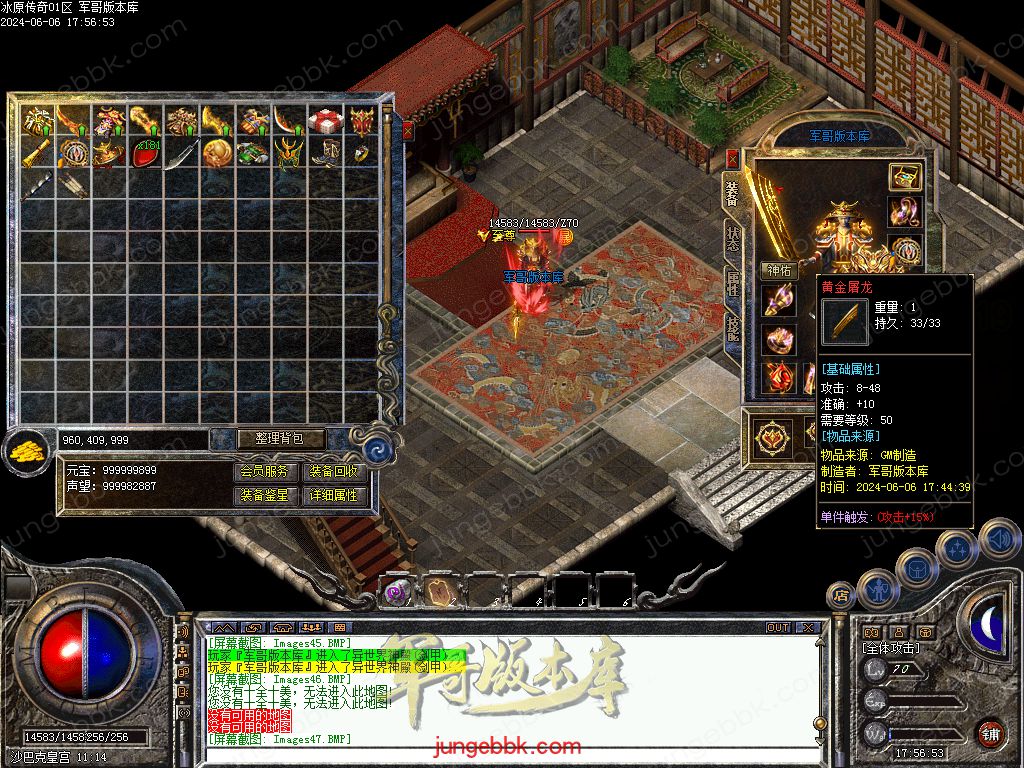Image resolution: width=1024 pixels, height=768 pixels.
Task: Open the 店 shop round button
Action: 841,596
